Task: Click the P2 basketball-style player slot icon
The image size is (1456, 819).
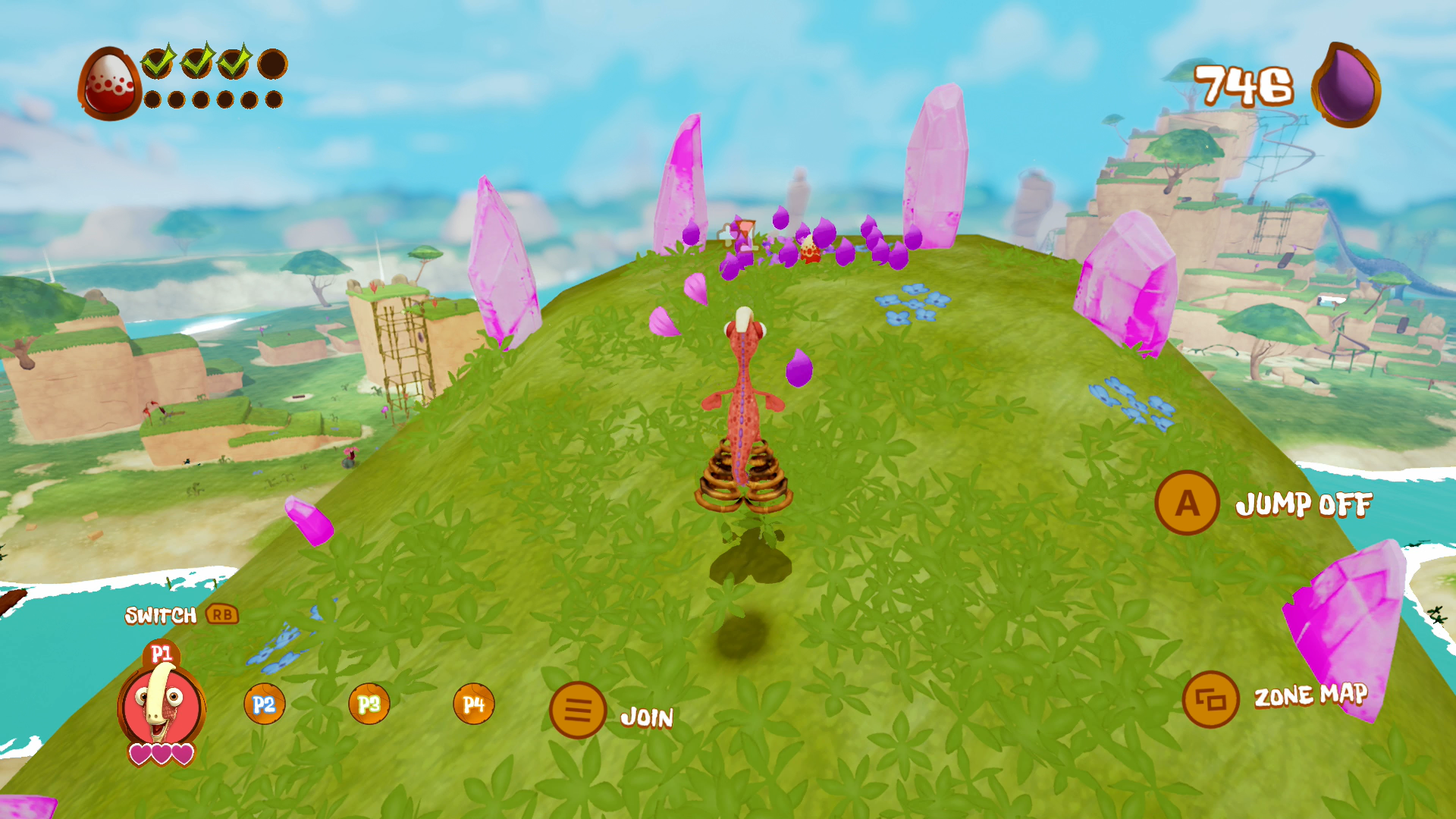Action: pos(264,704)
